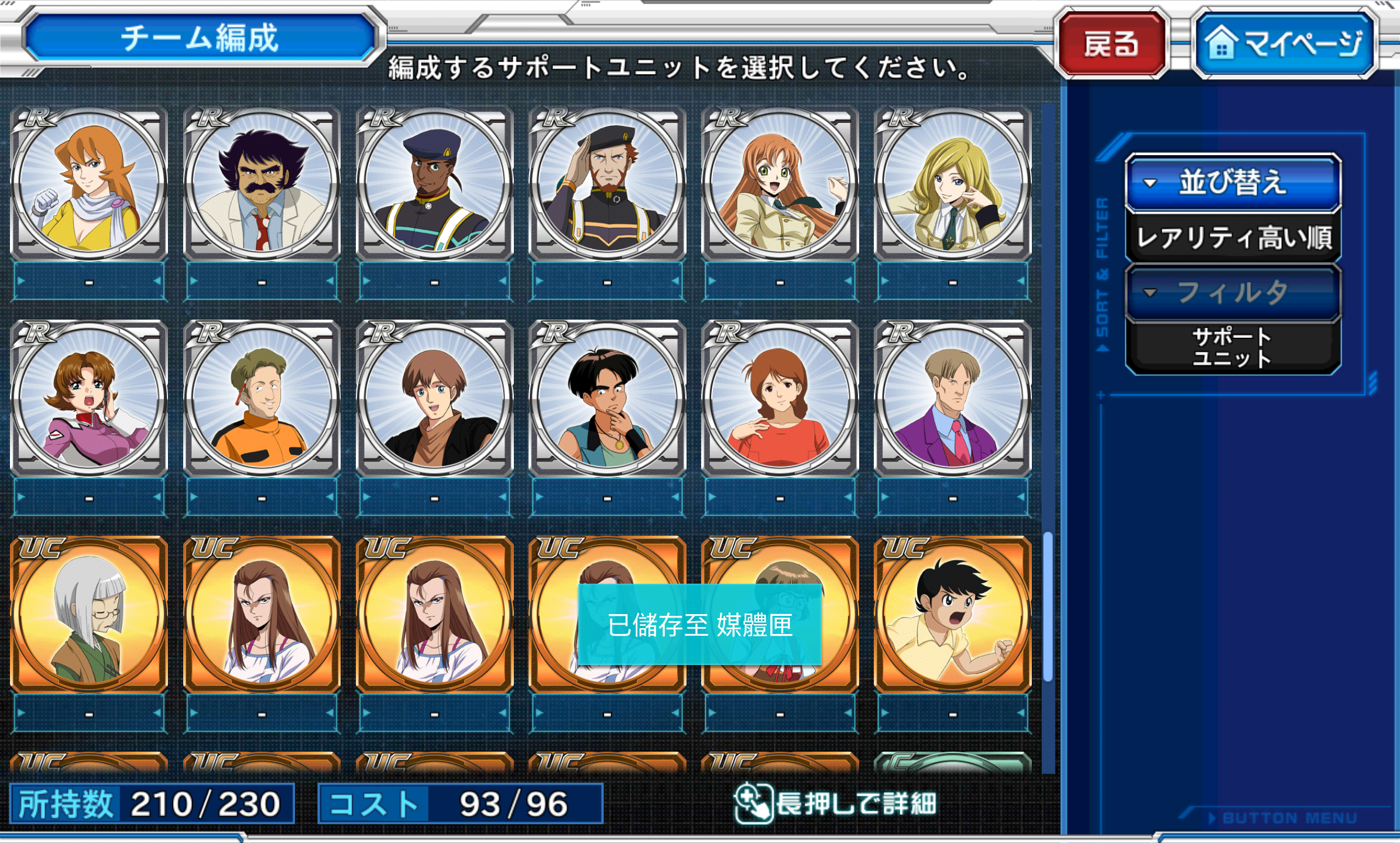Go back with the red 戻る button
Viewport: 1400px width, 843px height.
pyautogui.click(x=1111, y=44)
